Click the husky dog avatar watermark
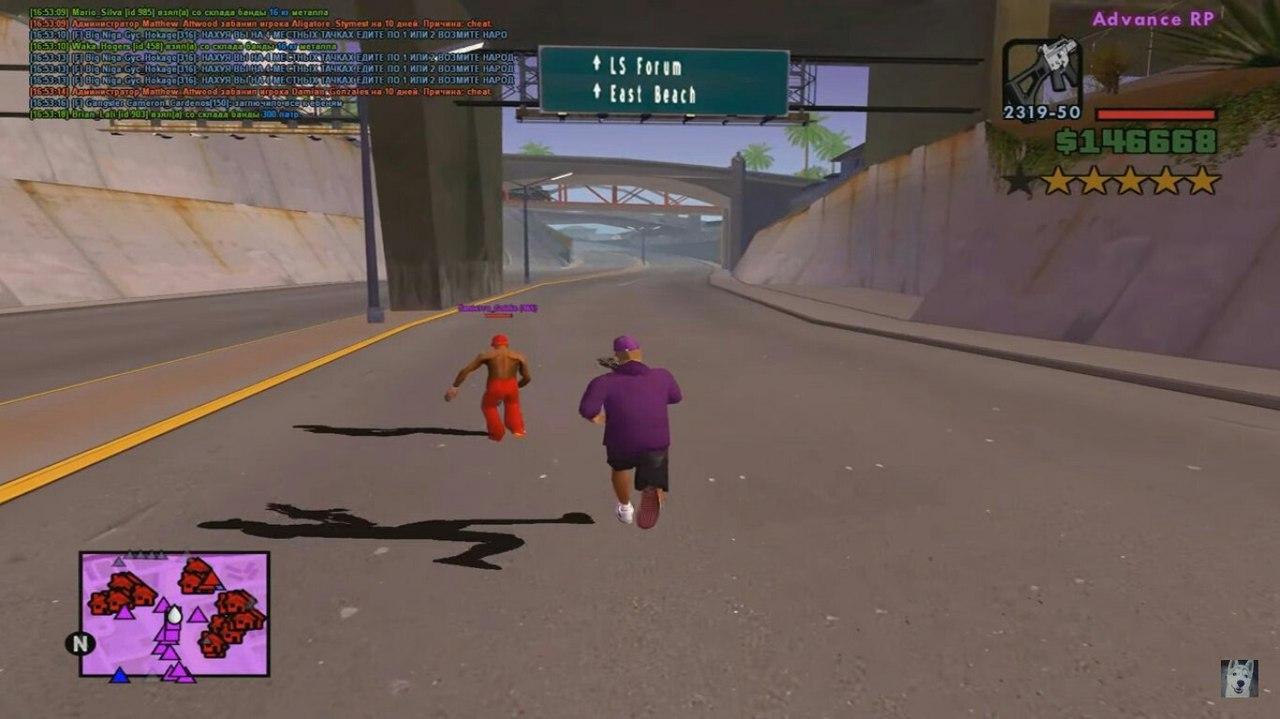The width and height of the screenshot is (1280, 719). (1239, 678)
